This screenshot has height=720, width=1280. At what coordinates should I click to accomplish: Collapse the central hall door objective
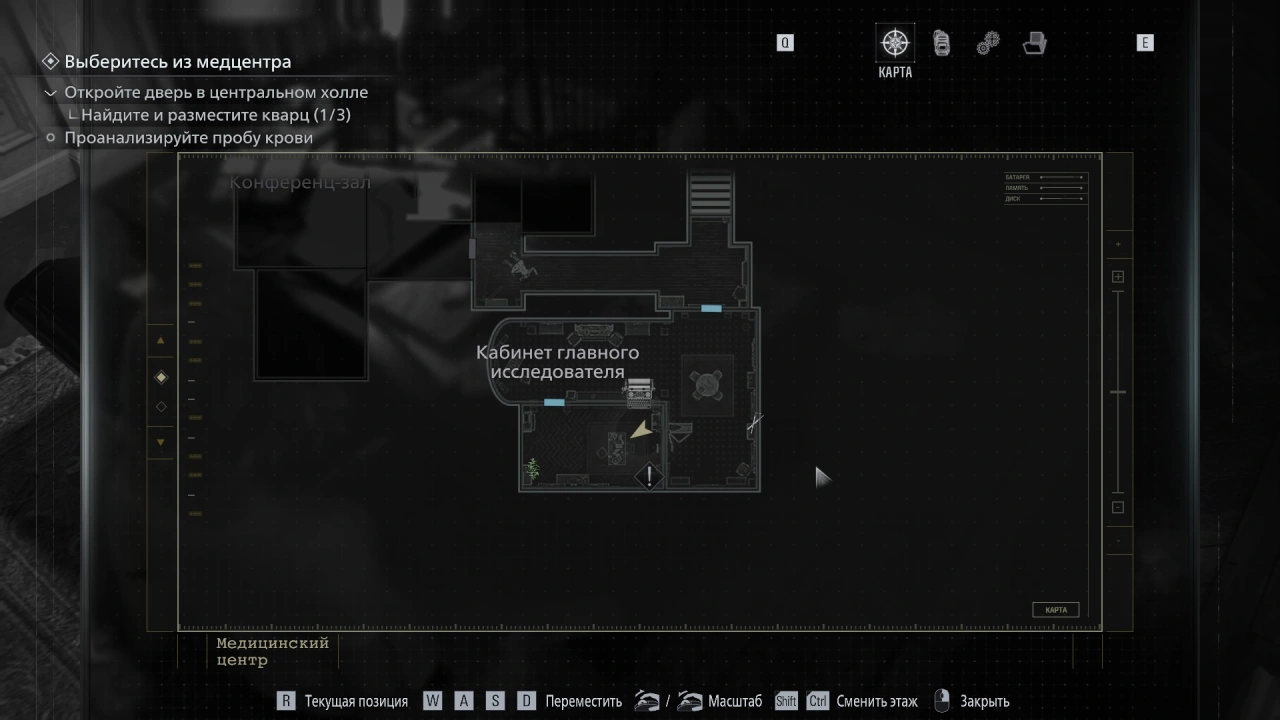point(51,93)
